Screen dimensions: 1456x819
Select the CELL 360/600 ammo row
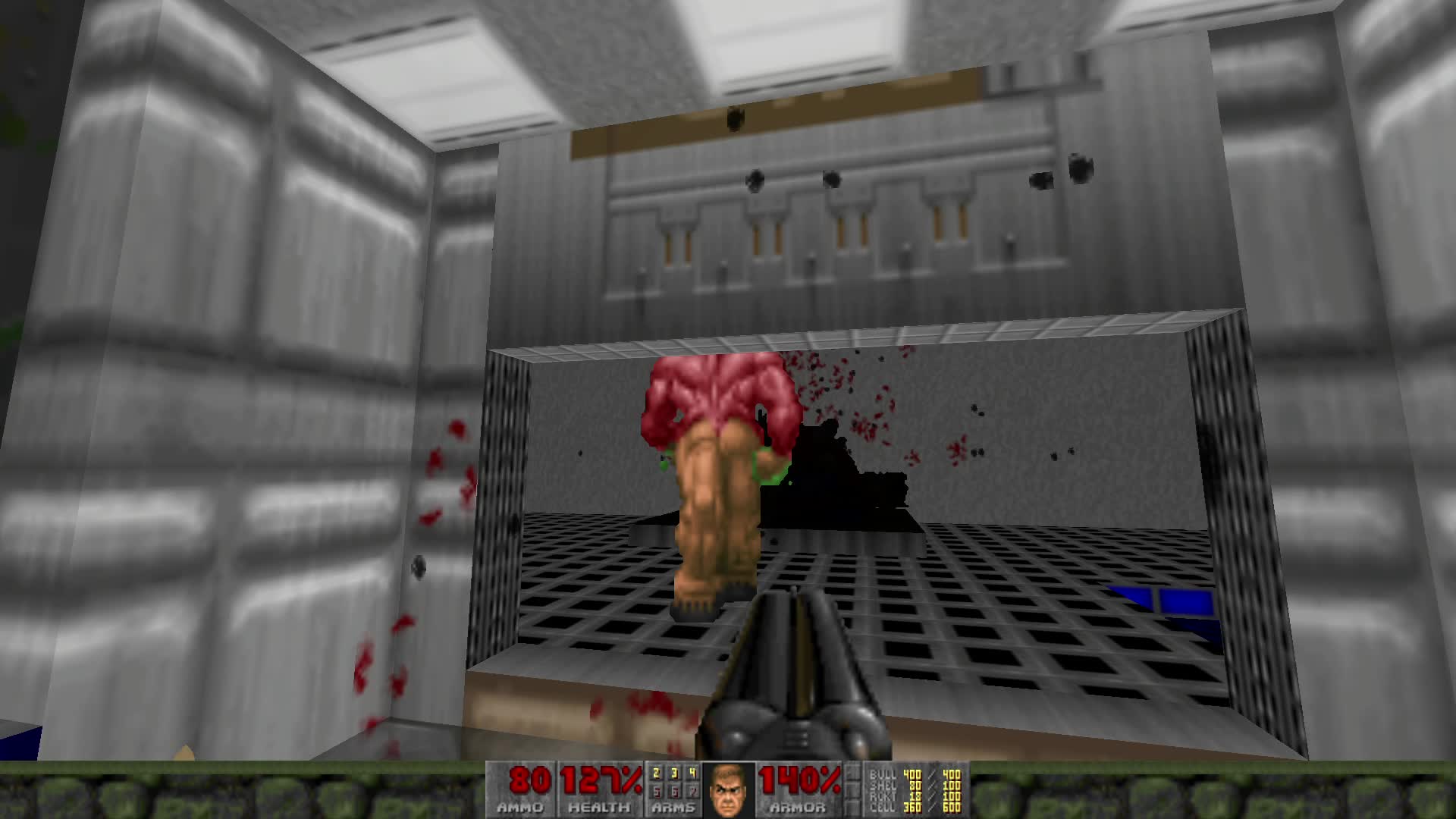(x=914, y=808)
